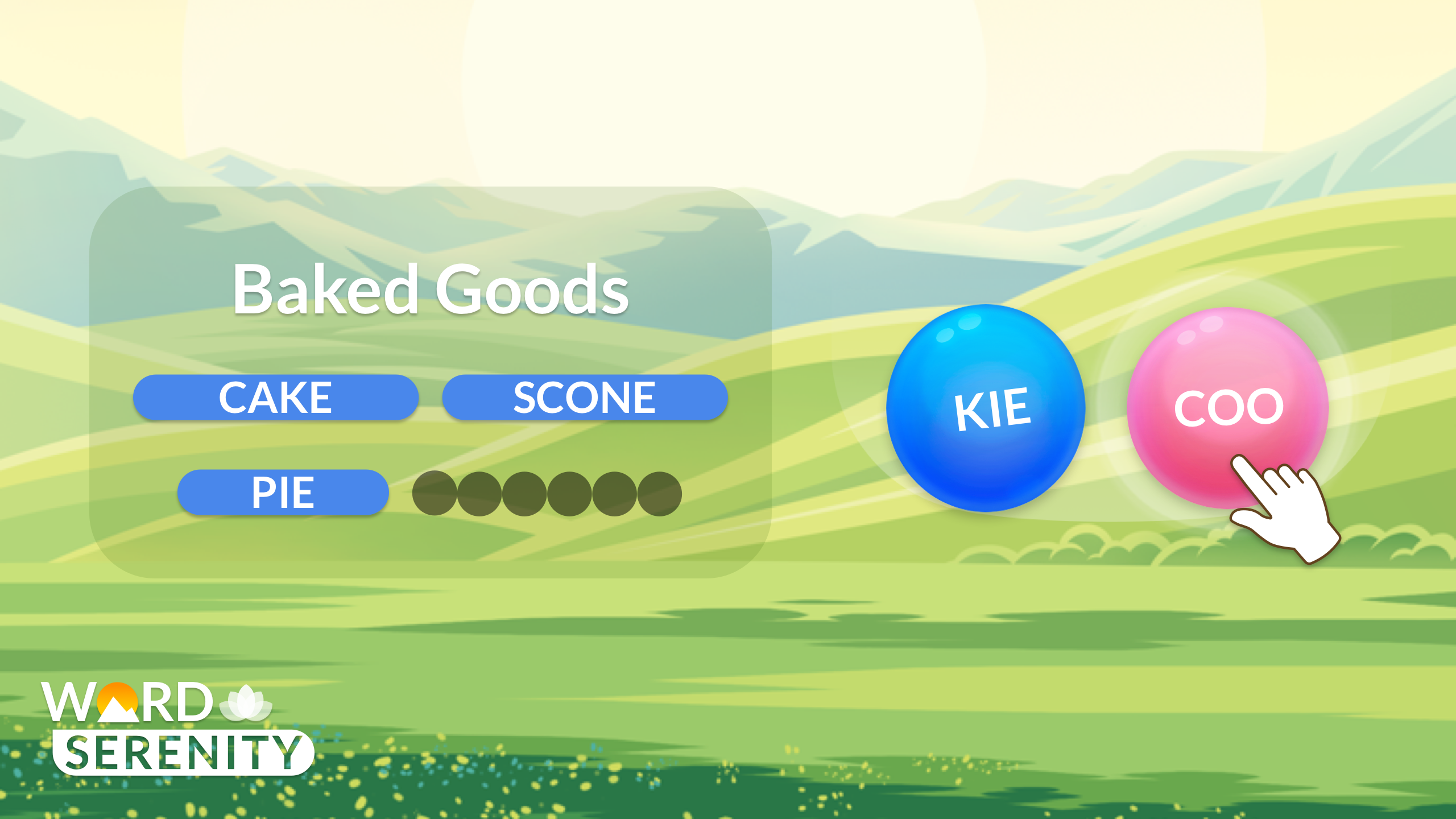Click the last hidden-letter dot
Image resolution: width=1456 pixels, height=819 pixels.
coord(661,493)
